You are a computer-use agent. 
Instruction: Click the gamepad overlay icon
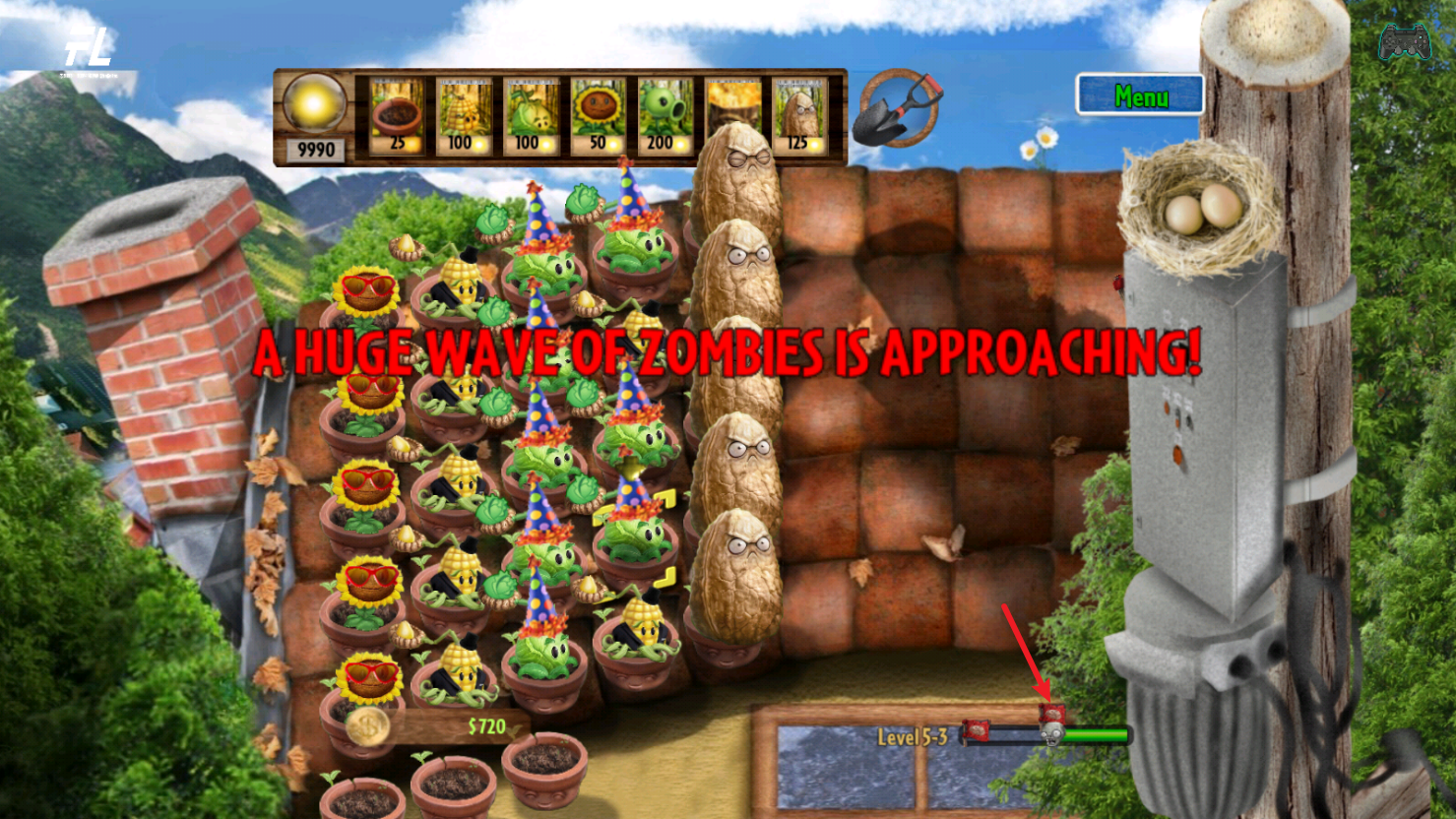pos(1404,42)
